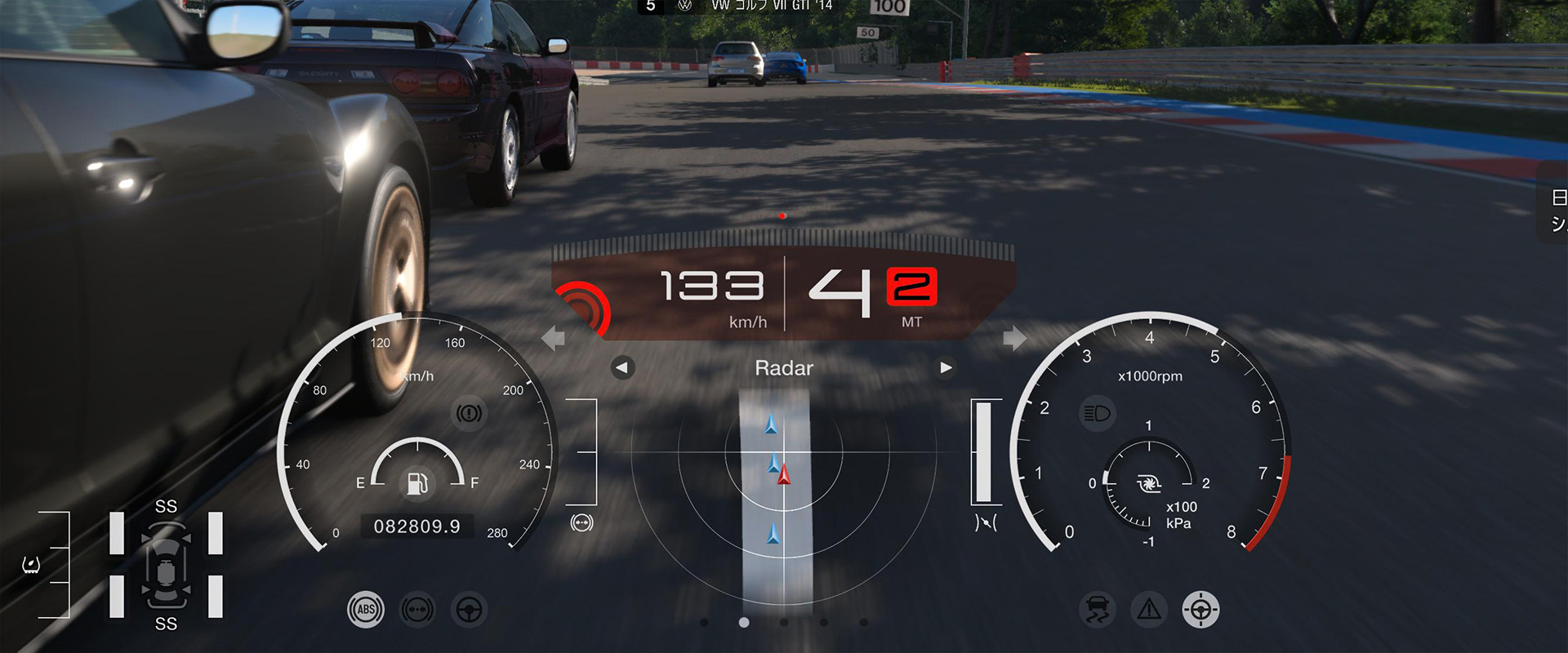Toggle the skidding car stability icon
This screenshot has height=653, width=1568.
pos(1097,610)
